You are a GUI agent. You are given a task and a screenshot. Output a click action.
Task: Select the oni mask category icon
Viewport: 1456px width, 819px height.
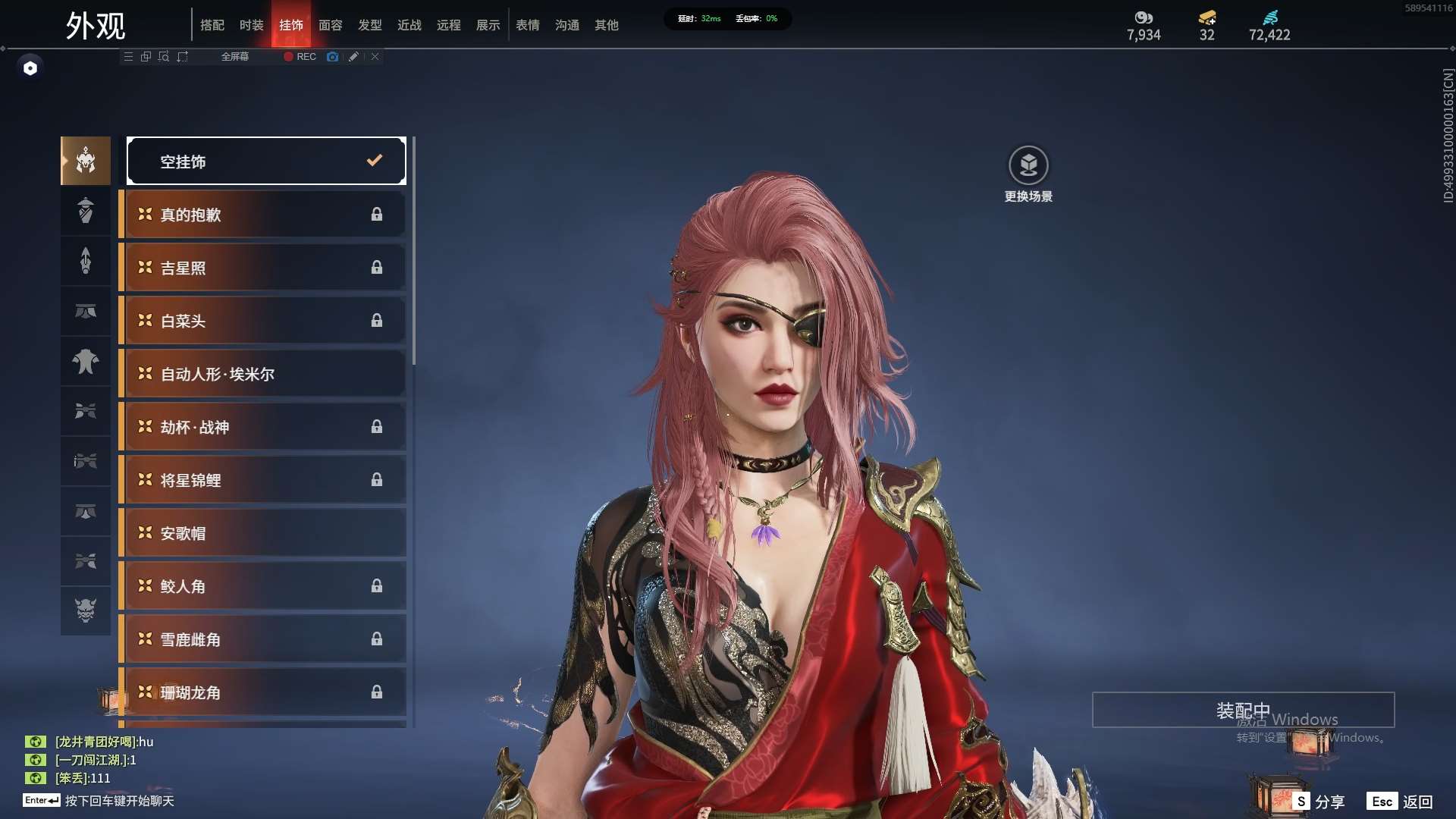coord(86,610)
